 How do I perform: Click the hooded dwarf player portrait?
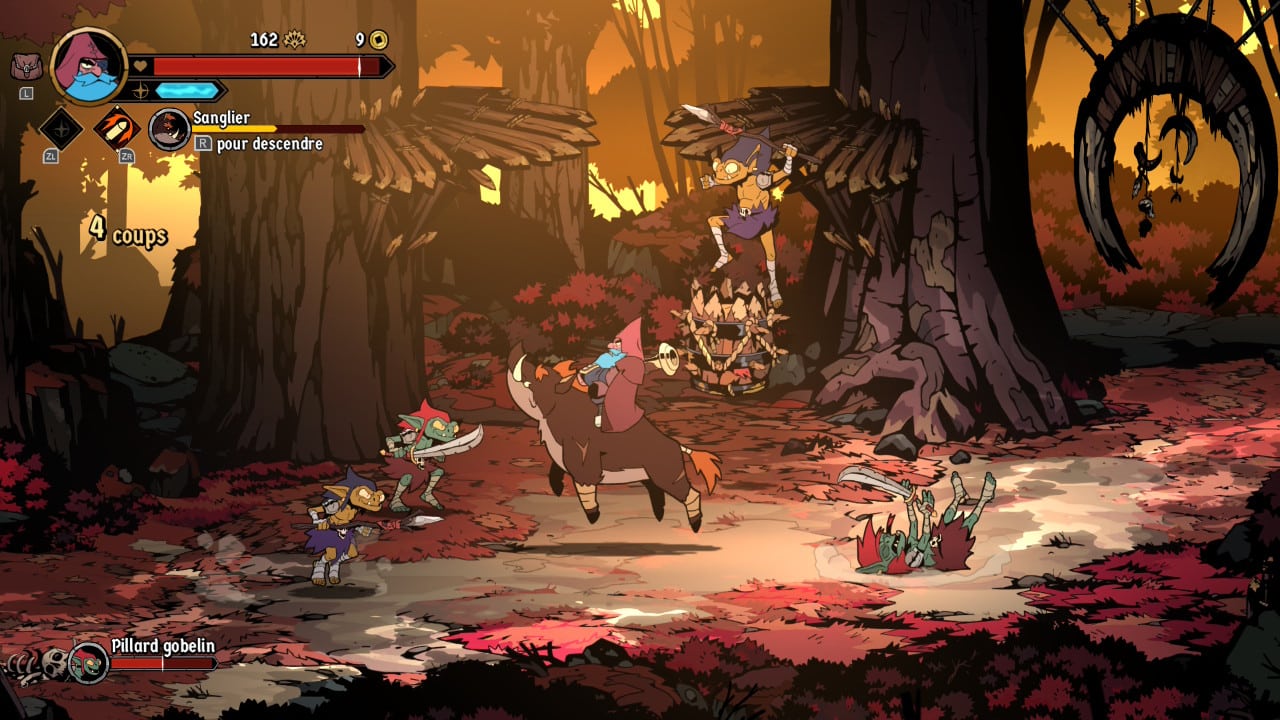[88, 66]
